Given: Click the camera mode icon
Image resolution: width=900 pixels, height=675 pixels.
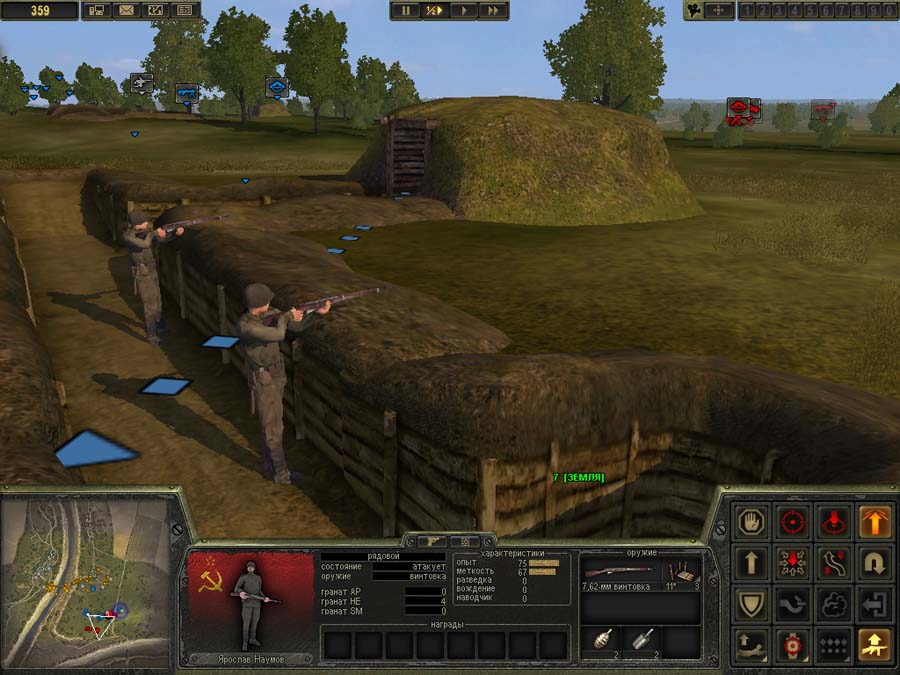Looking at the screenshot, I should 694,10.
